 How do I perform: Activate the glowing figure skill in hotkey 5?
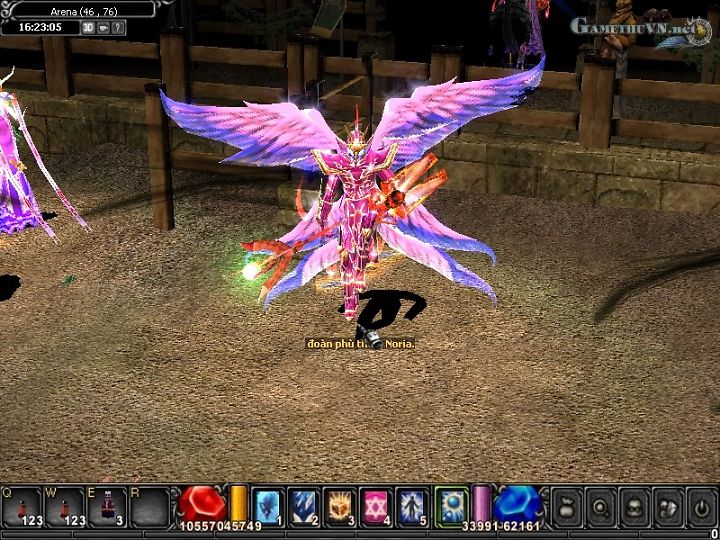(x=412, y=505)
